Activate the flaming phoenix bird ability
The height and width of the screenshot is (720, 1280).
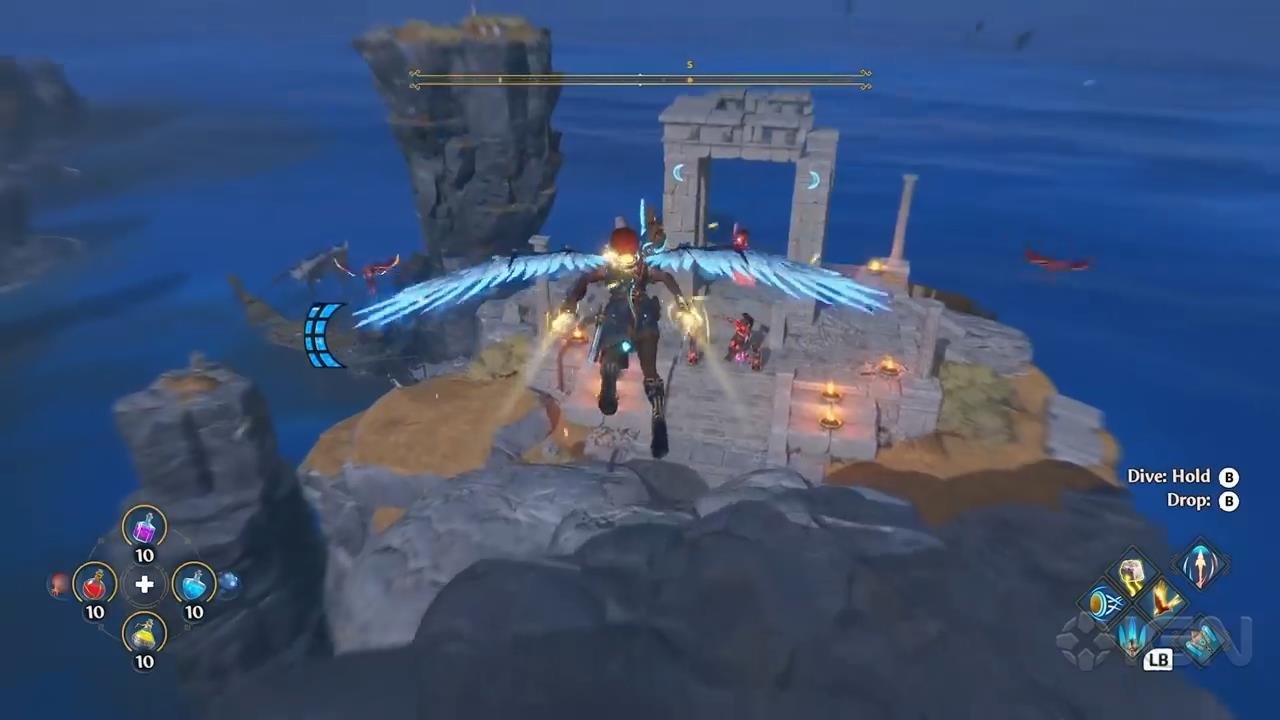(x=1162, y=602)
